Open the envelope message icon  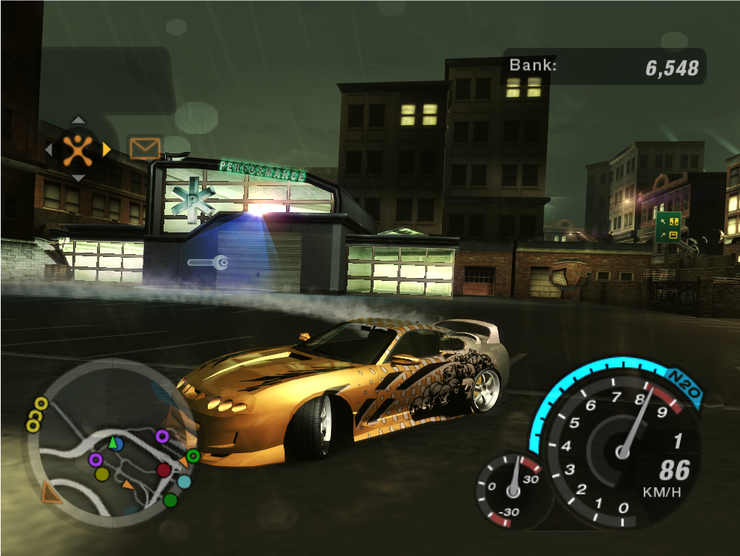(x=145, y=149)
